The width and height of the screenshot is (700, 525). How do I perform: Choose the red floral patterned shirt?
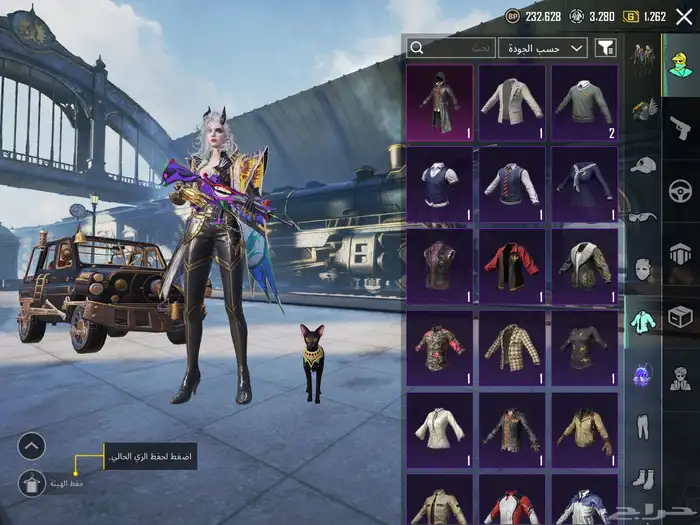click(x=439, y=348)
